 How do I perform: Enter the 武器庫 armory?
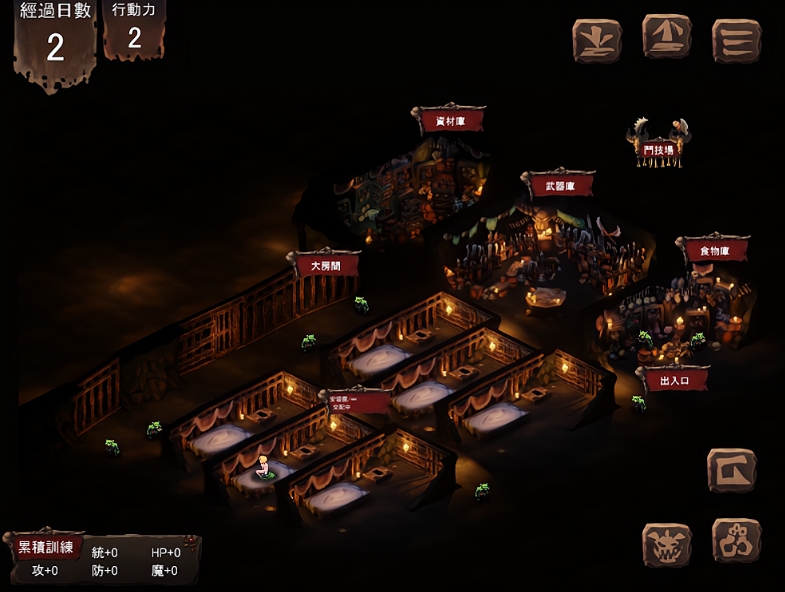(558, 186)
